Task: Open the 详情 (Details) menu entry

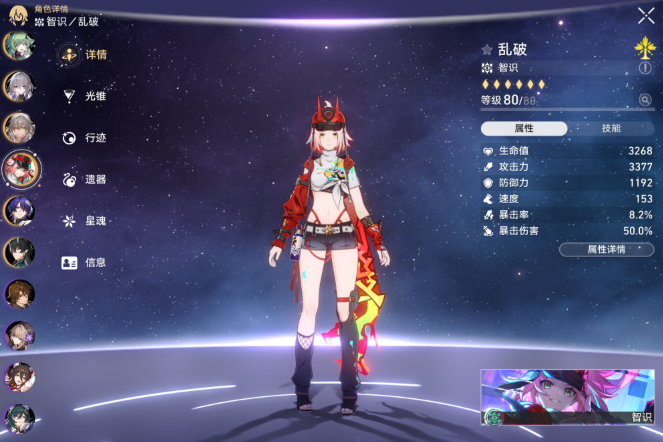Action: click(86, 56)
